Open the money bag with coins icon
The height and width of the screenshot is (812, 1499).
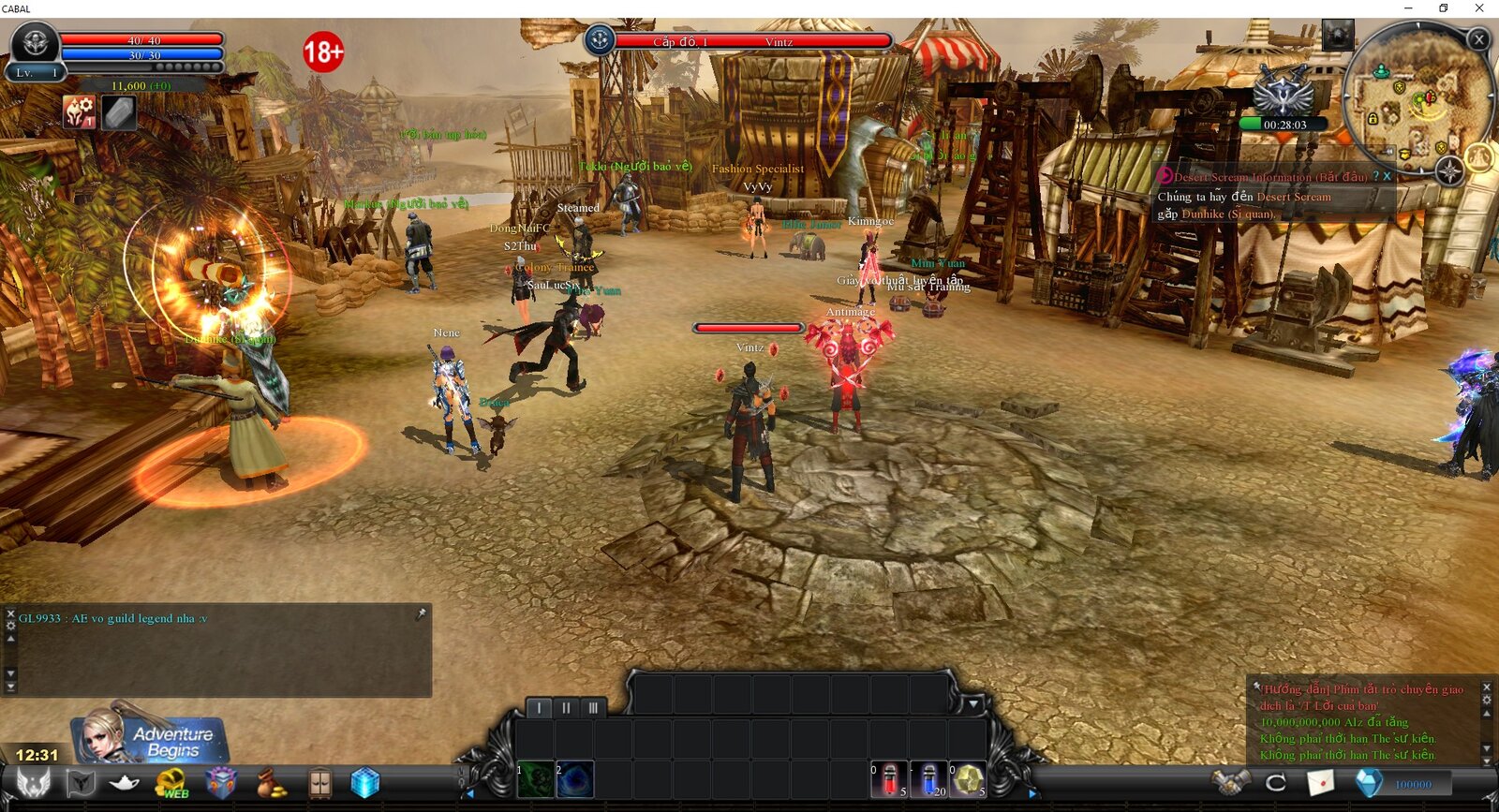[272, 783]
